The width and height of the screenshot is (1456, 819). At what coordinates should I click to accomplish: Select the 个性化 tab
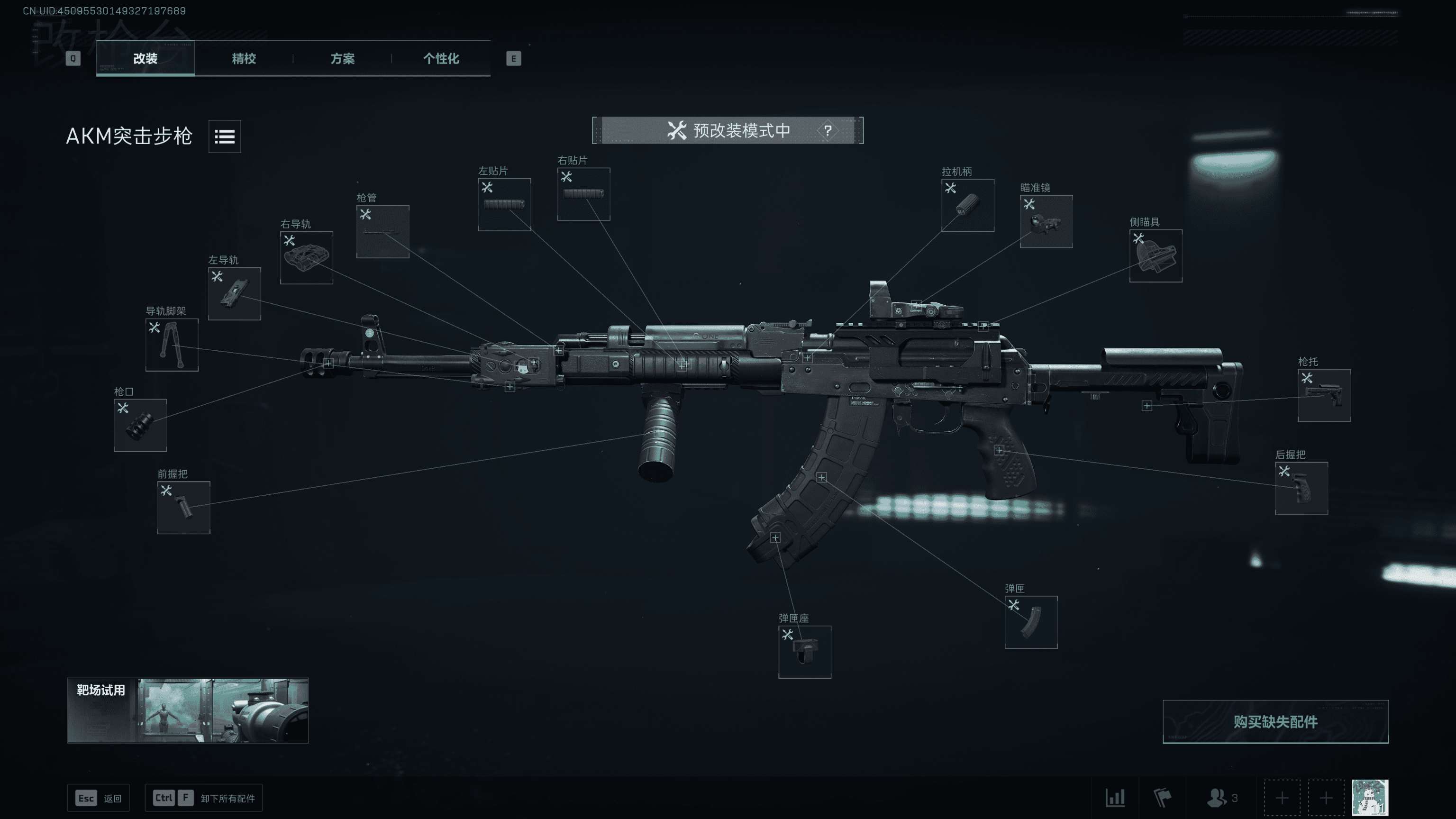click(x=441, y=58)
